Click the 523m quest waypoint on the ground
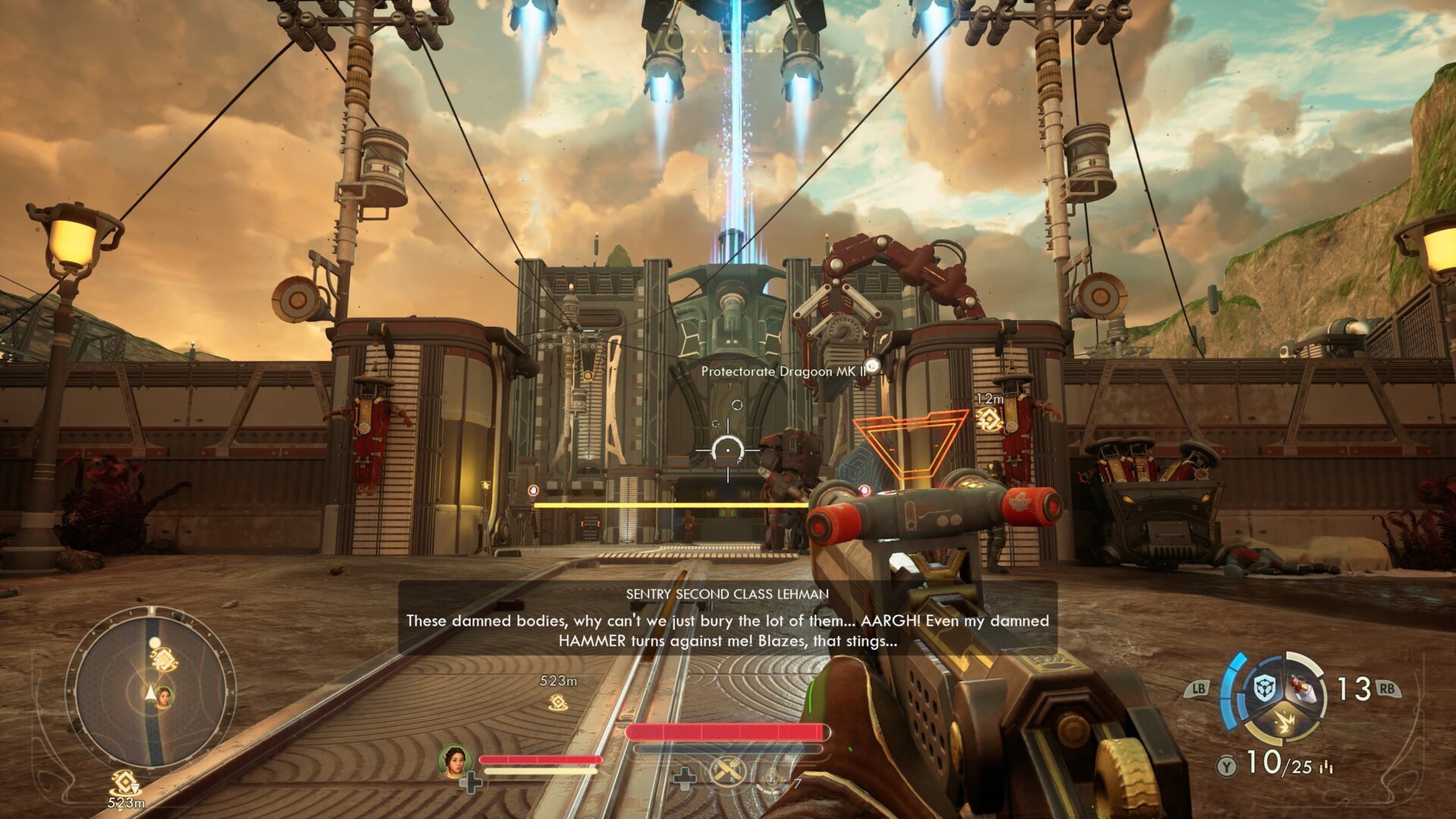Viewport: 1456px width, 819px height. 558,703
